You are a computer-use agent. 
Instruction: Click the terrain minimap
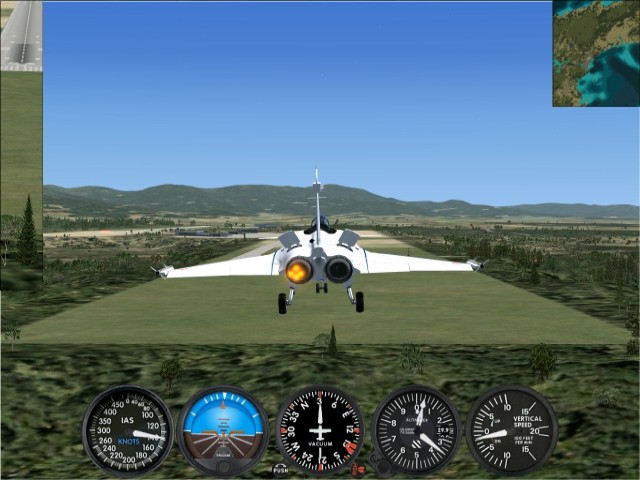596,53
